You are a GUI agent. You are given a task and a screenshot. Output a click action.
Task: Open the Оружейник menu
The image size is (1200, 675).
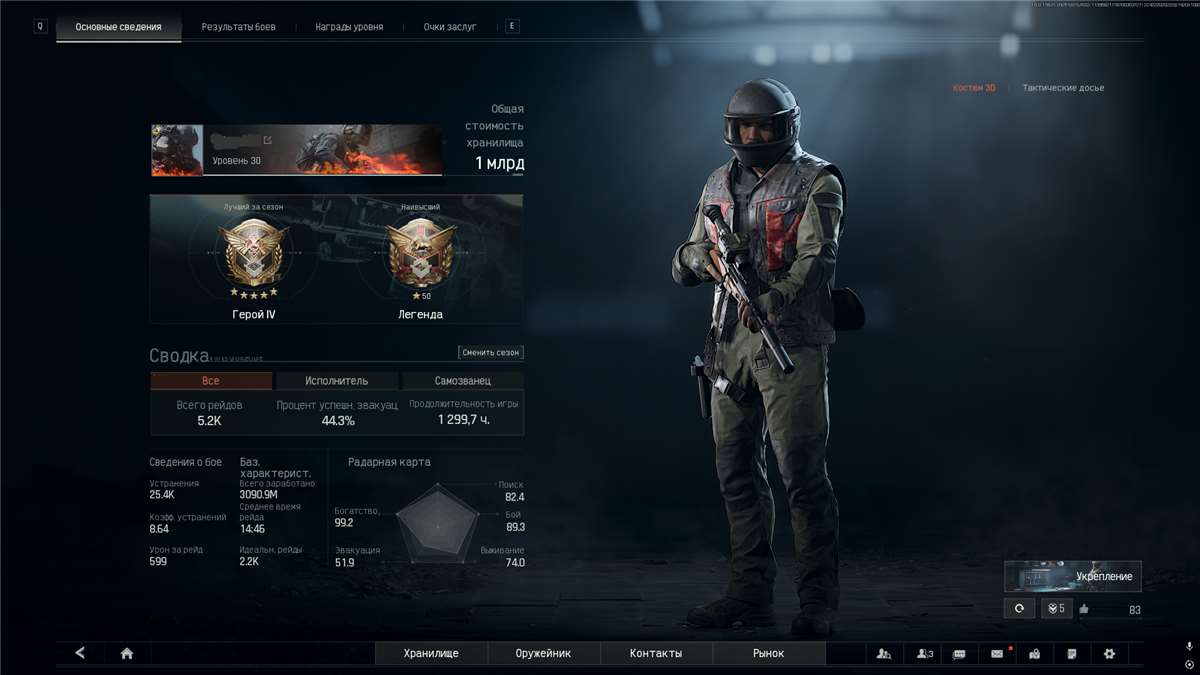[x=544, y=653]
